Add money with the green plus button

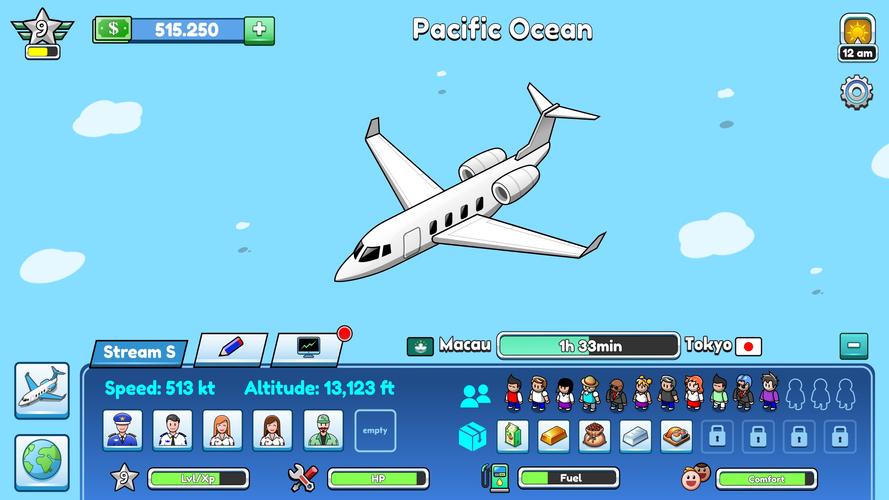click(x=259, y=30)
